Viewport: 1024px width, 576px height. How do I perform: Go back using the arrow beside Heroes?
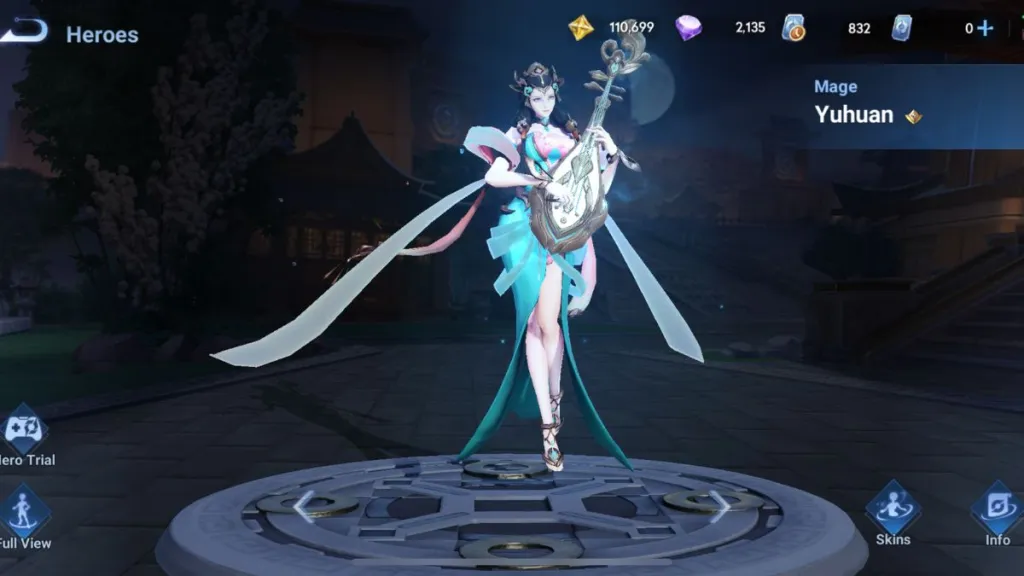click(24, 32)
